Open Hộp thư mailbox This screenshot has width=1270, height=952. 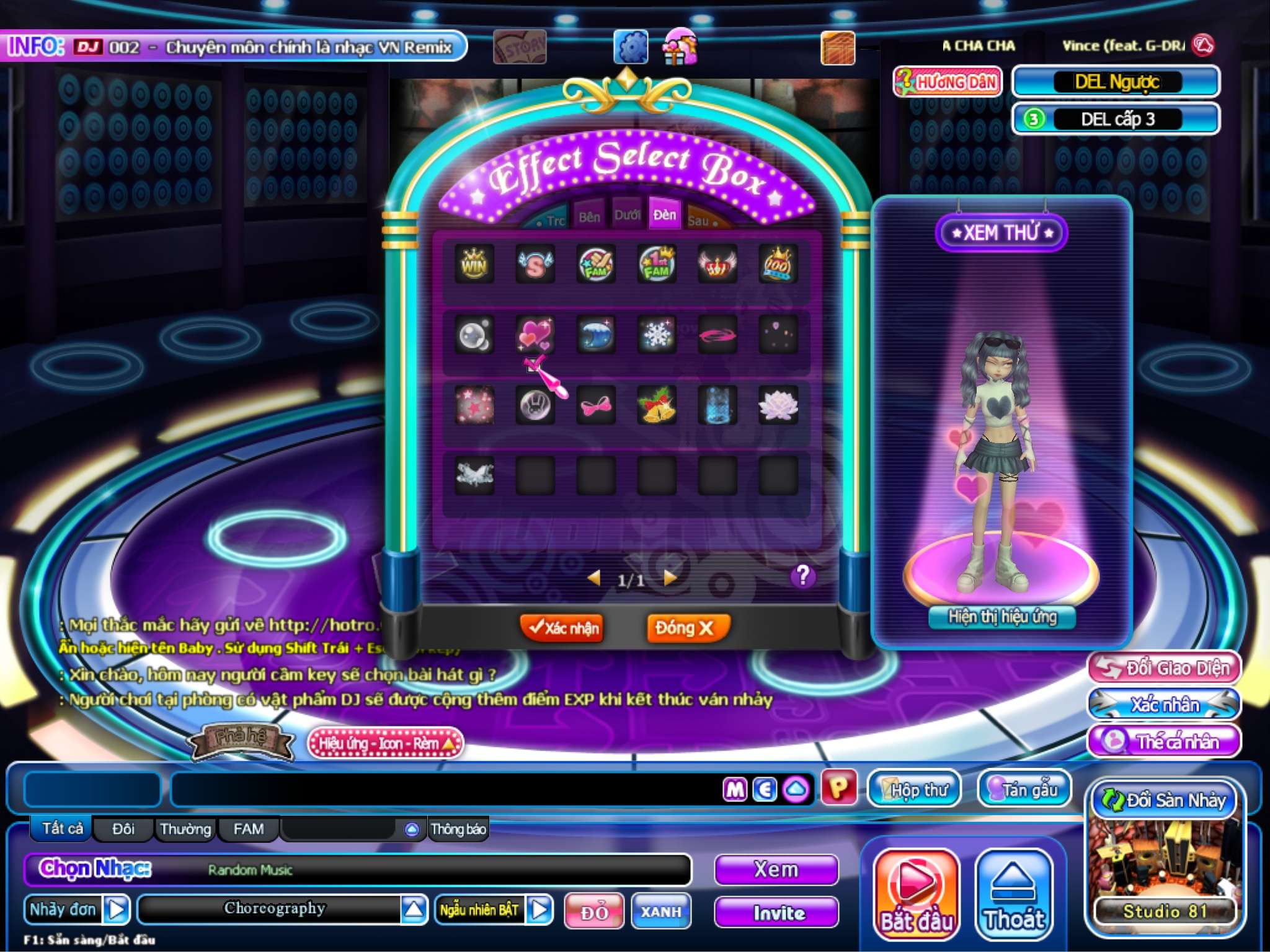[x=914, y=789]
